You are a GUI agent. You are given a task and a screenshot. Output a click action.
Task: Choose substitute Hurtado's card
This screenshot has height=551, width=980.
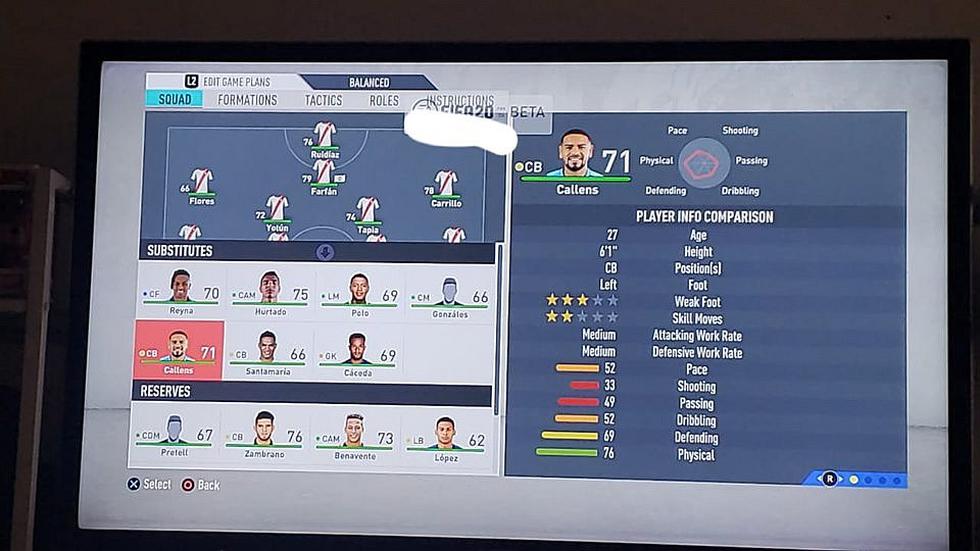270,292
